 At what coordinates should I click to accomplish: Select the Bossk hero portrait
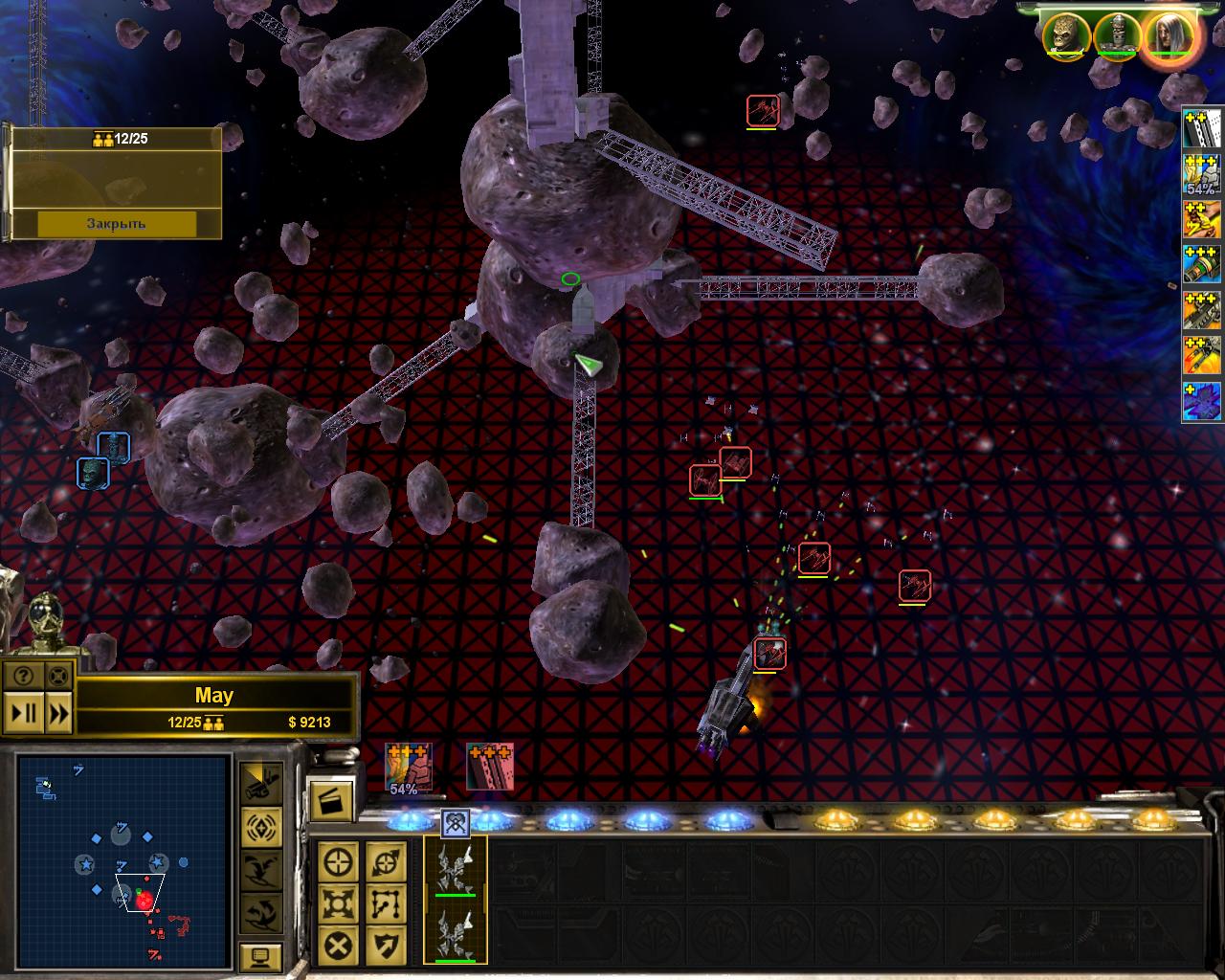point(1065,35)
